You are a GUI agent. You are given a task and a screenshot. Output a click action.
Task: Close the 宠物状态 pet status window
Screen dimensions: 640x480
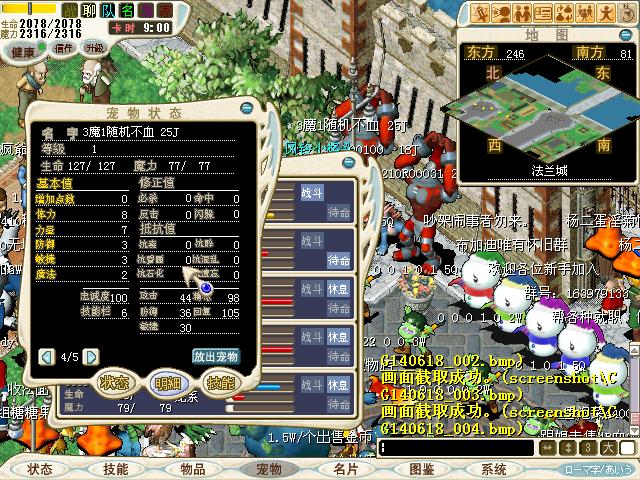pos(247,108)
